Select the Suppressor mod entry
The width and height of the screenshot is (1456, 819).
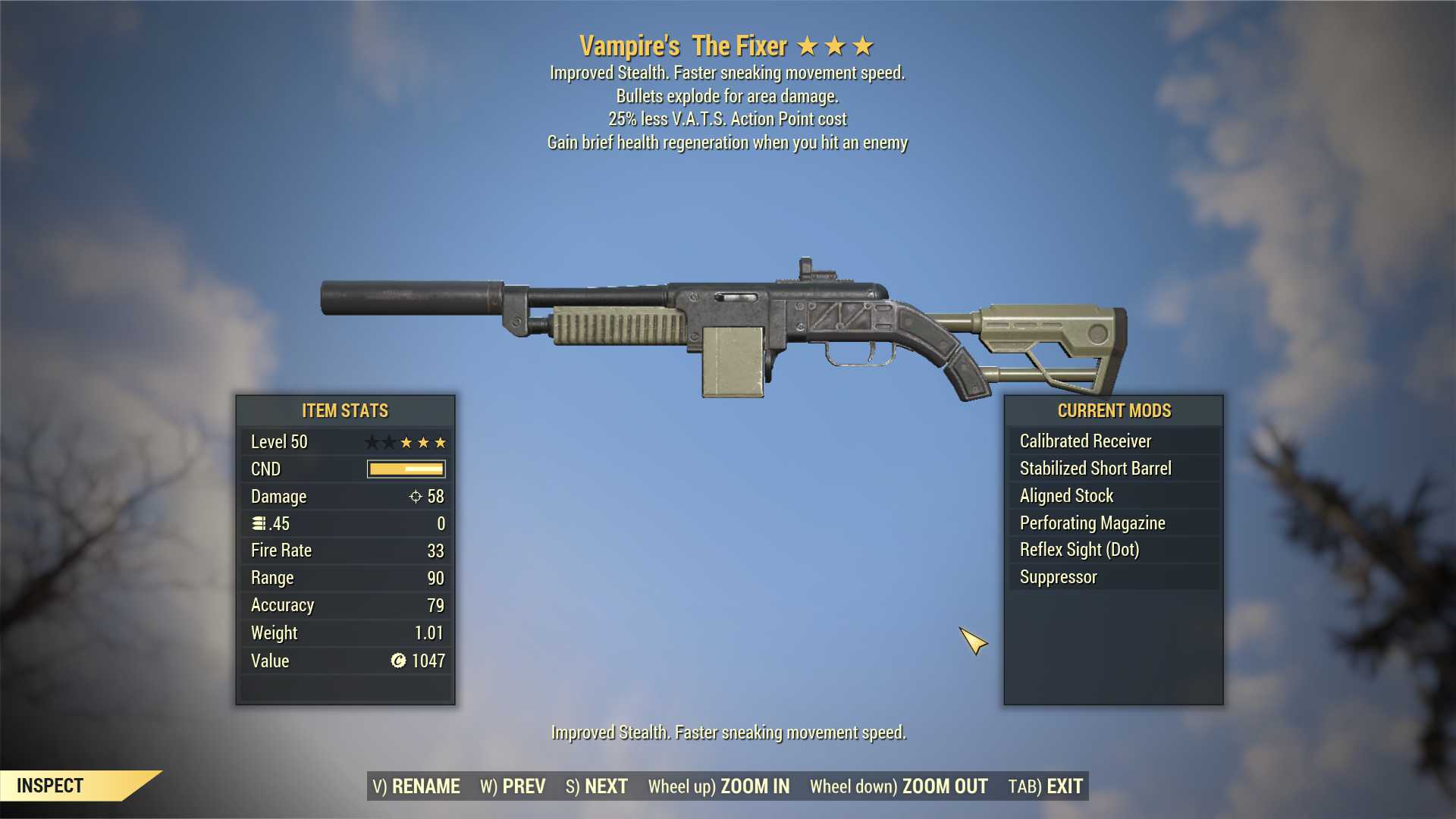[x=1058, y=577]
